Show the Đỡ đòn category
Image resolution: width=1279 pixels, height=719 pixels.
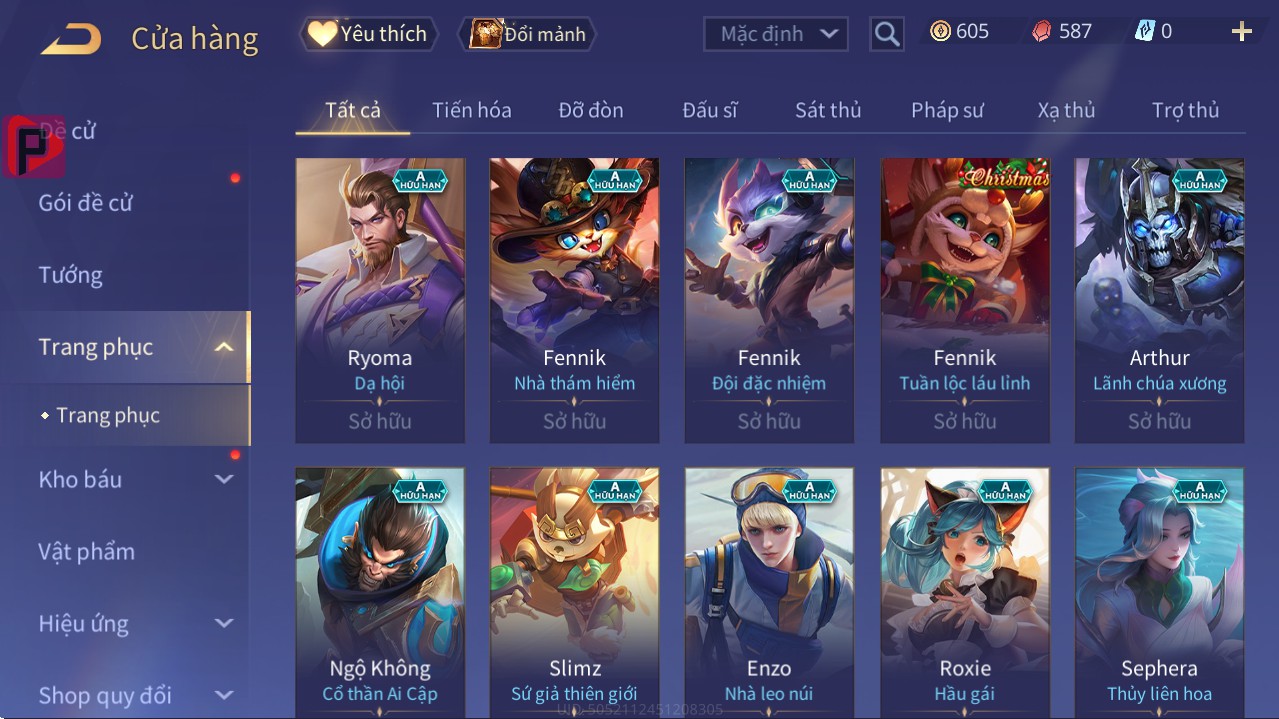pyautogui.click(x=590, y=110)
